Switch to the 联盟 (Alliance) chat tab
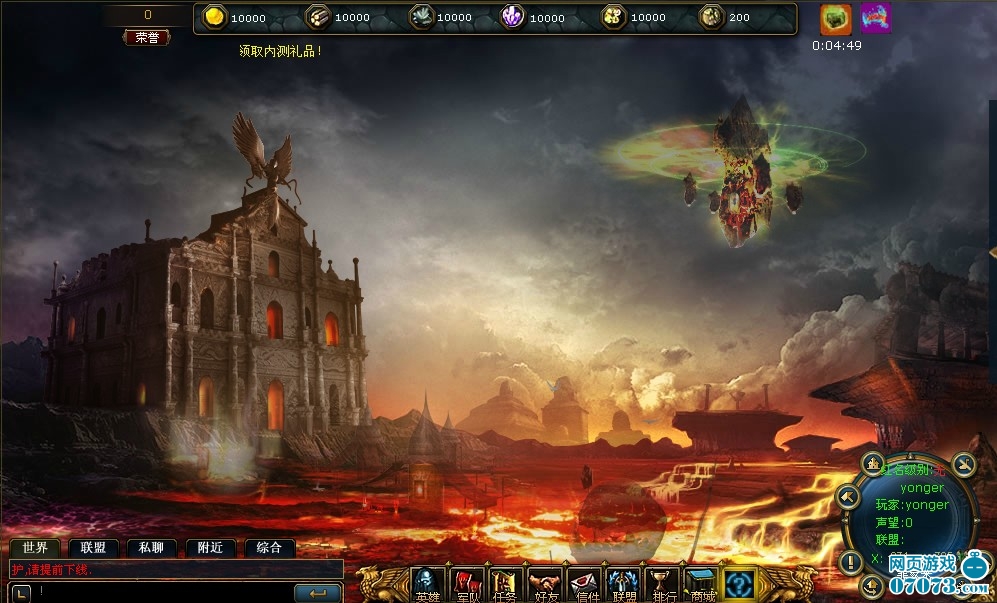This screenshot has width=997, height=603. tap(93, 548)
